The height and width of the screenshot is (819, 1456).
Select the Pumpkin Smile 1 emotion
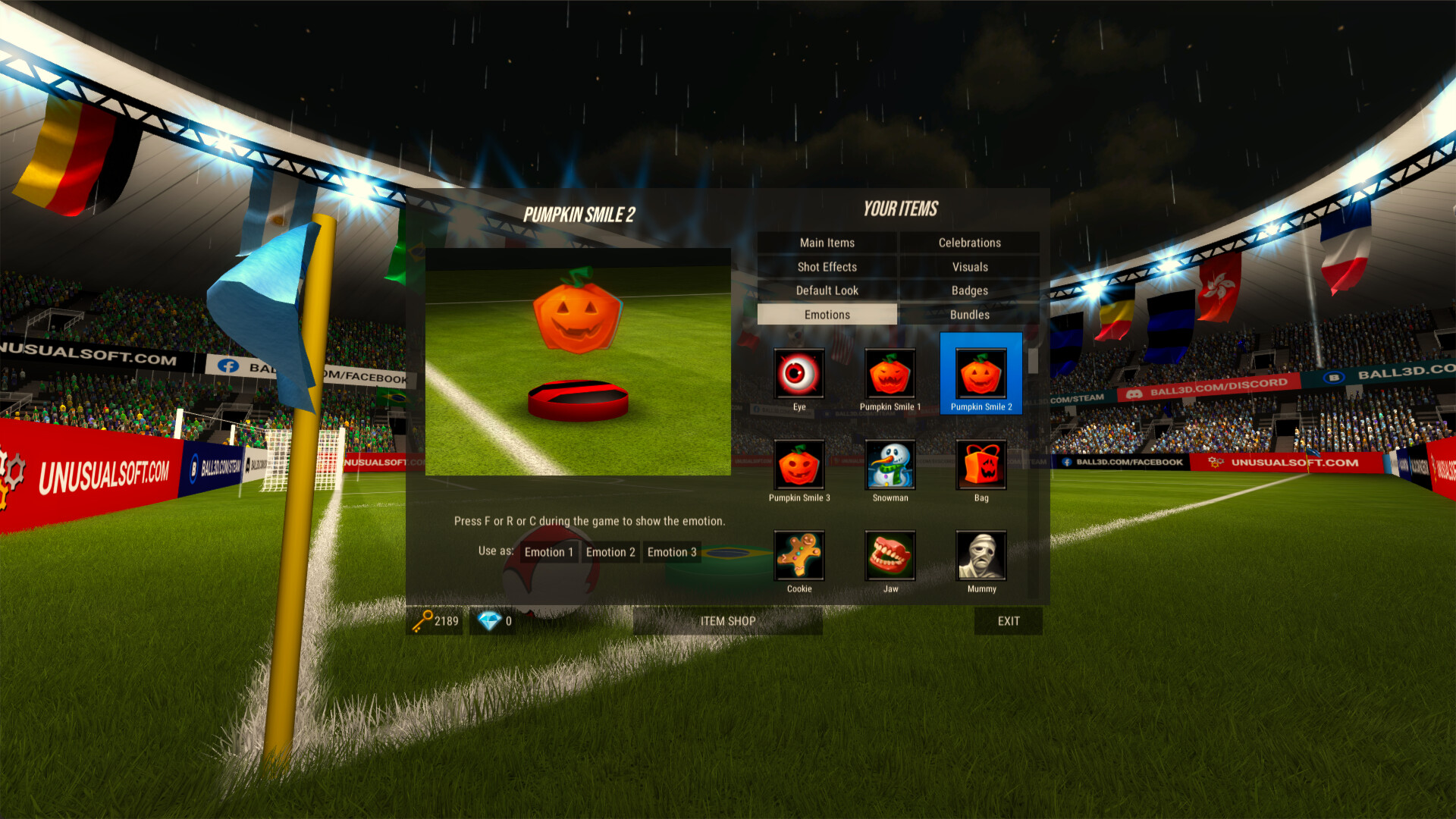point(890,374)
